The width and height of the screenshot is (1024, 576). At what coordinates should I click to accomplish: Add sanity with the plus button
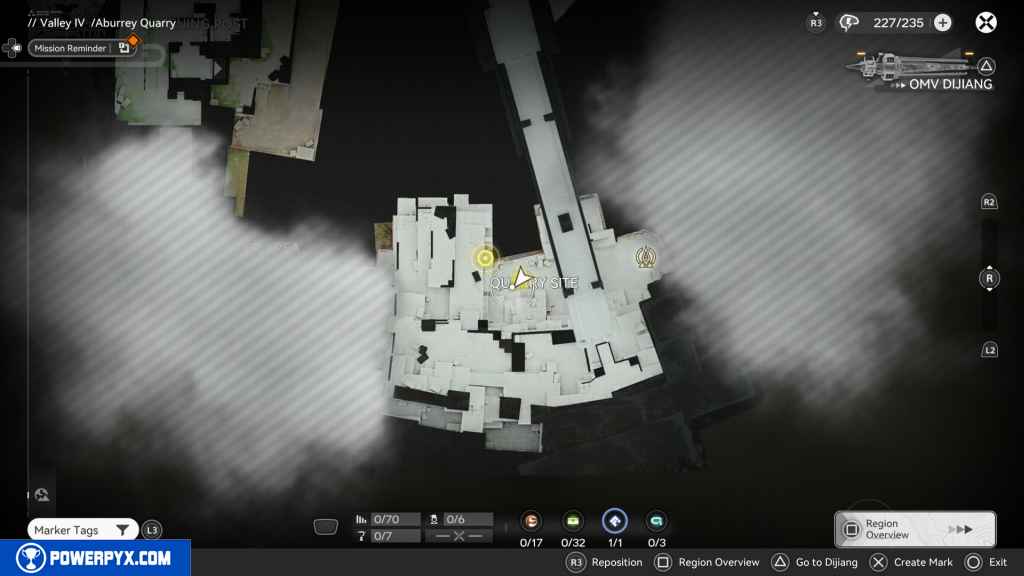click(x=942, y=22)
